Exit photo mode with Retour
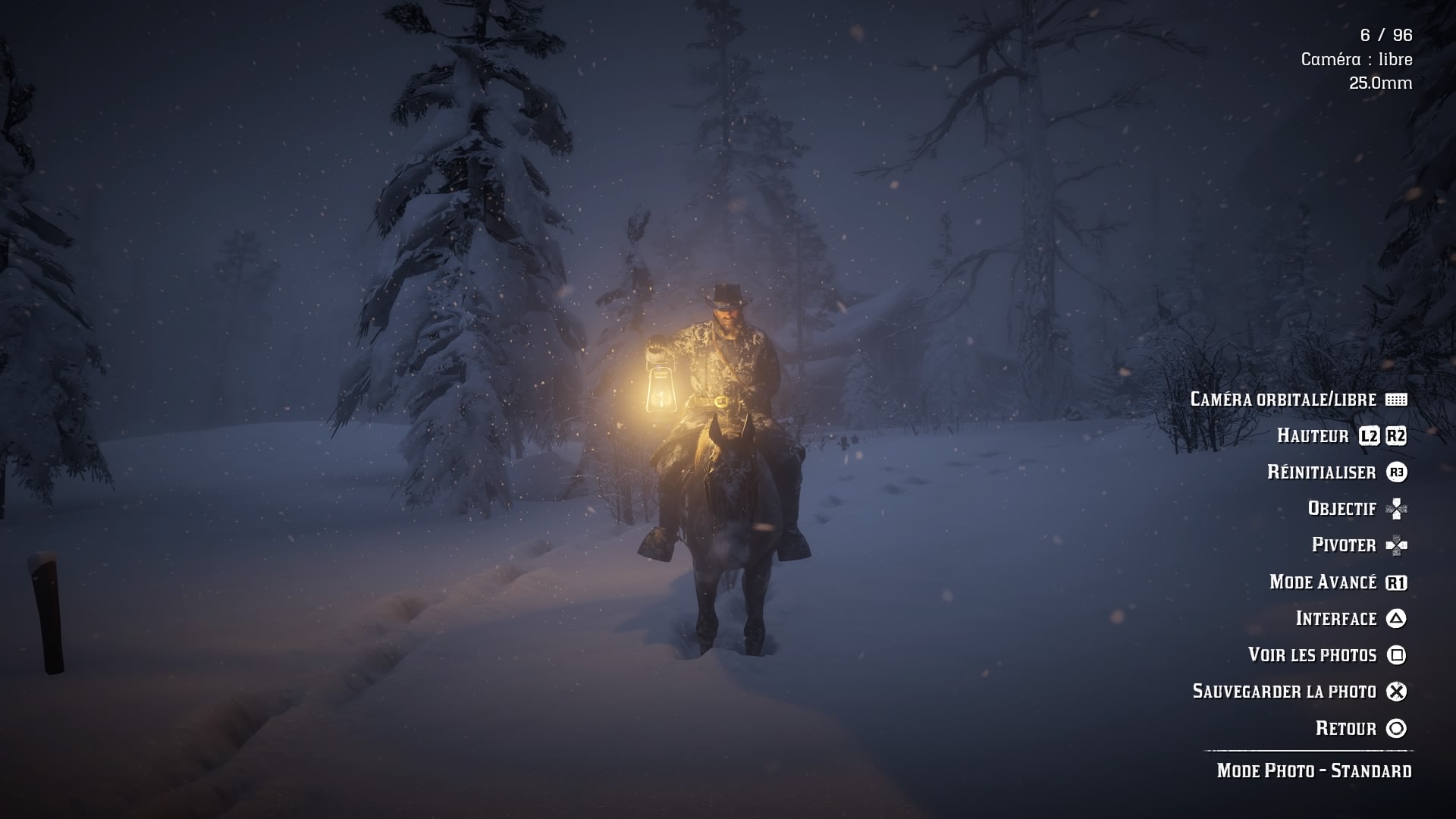Image resolution: width=1456 pixels, height=819 pixels. [1345, 728]
